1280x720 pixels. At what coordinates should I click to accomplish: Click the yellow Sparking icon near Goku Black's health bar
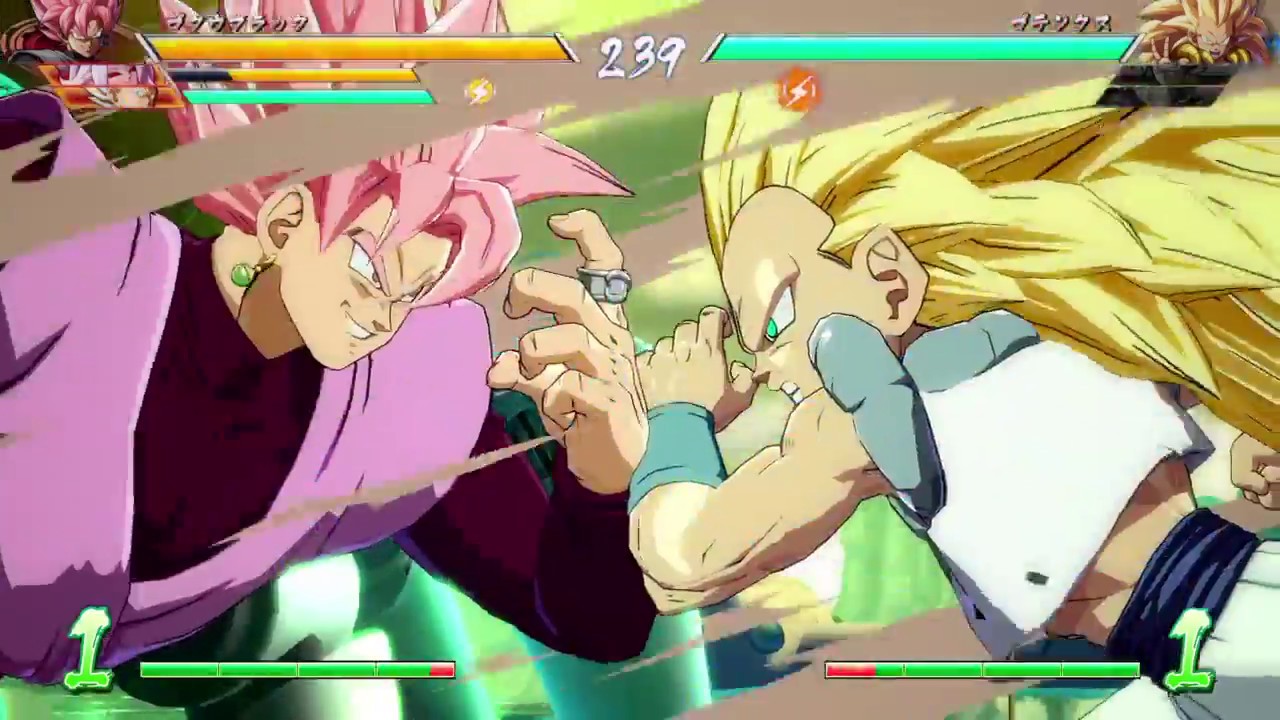480,91
